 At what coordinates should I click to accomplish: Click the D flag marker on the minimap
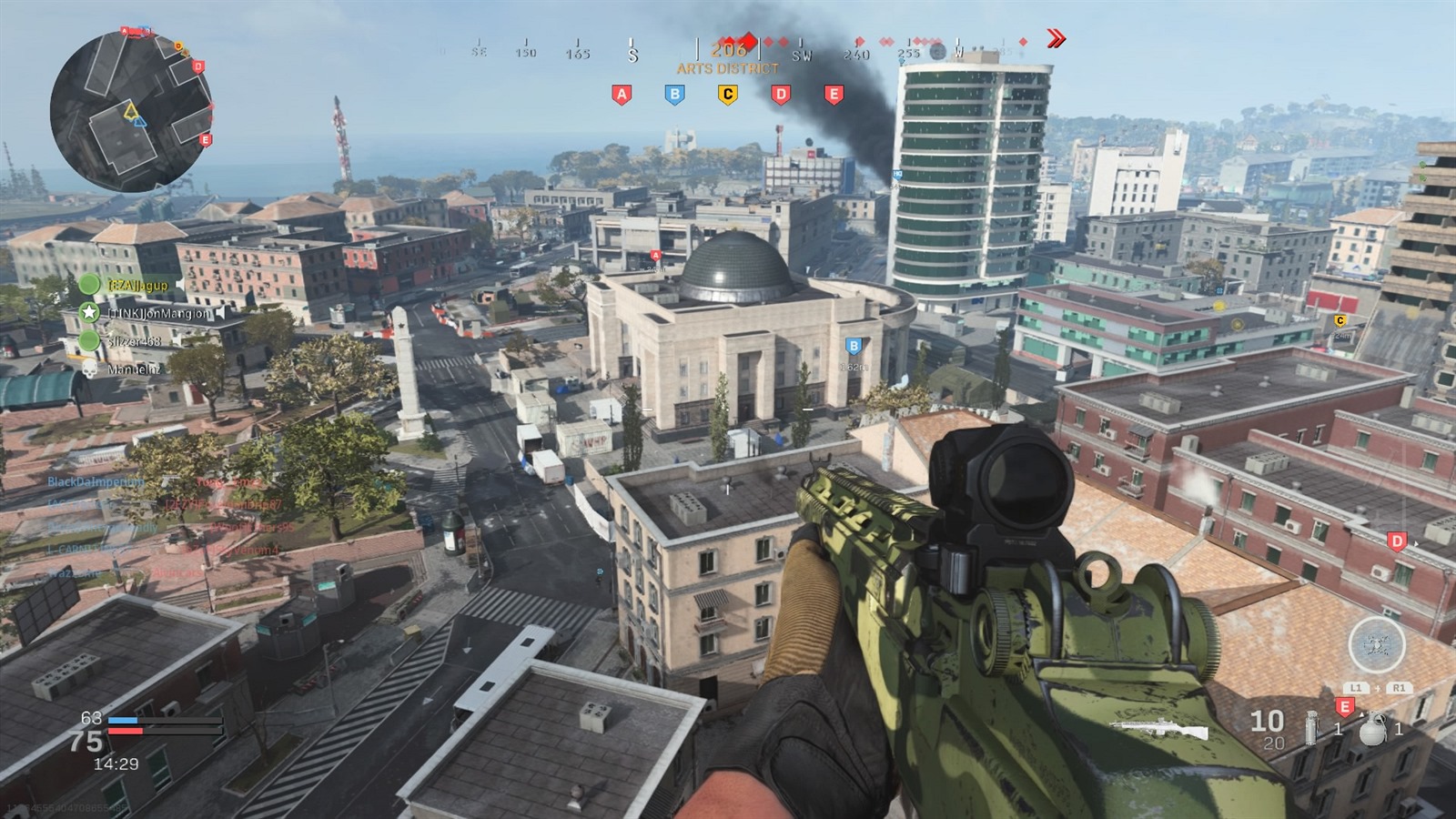pos(198,66)
